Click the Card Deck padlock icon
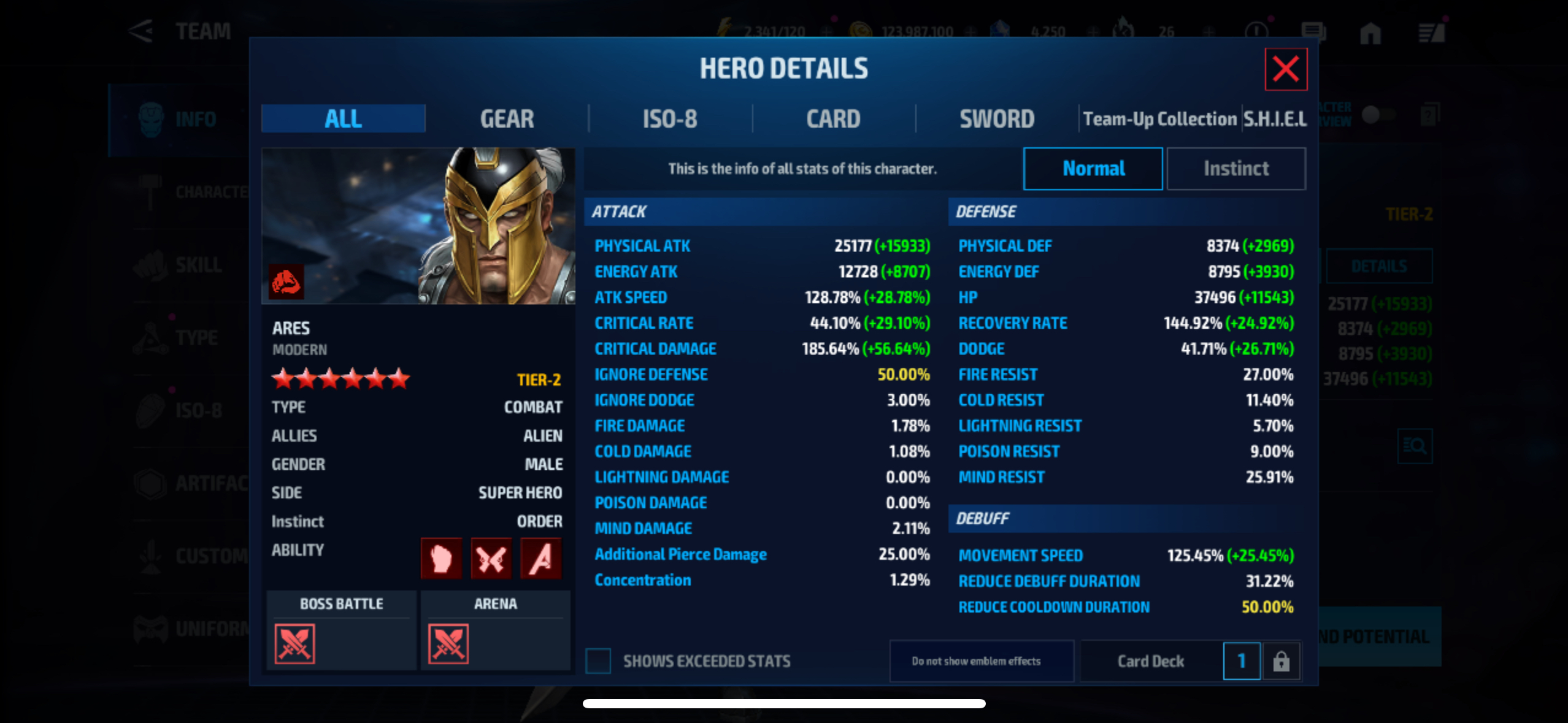This screenshot has height=723, width=1568. pyautogui.click(x=1281, y=661)
